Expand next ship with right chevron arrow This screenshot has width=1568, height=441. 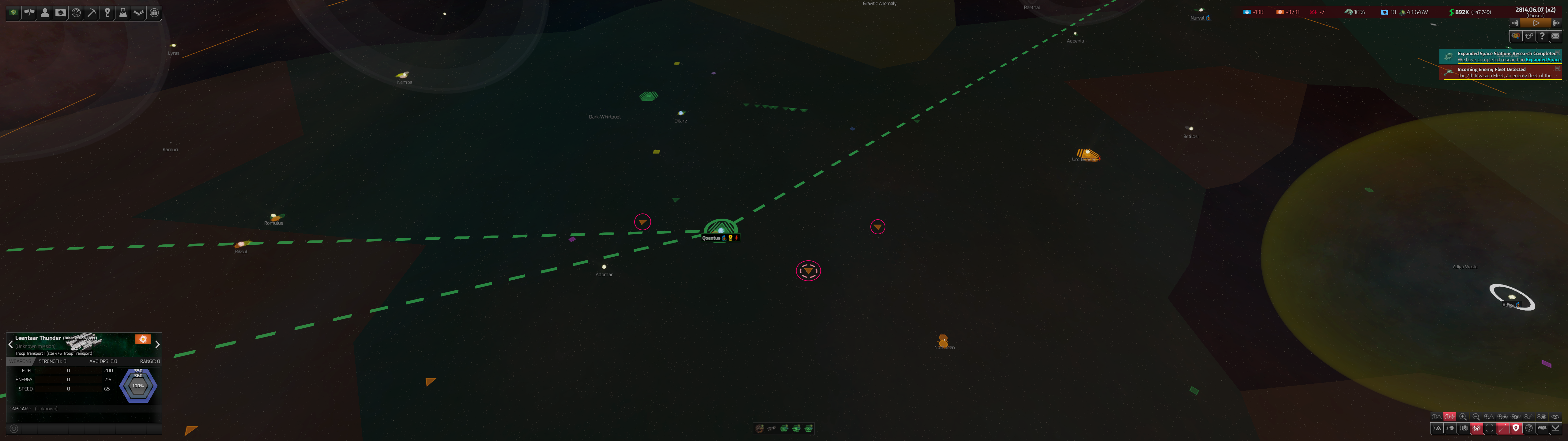(157, 345)
